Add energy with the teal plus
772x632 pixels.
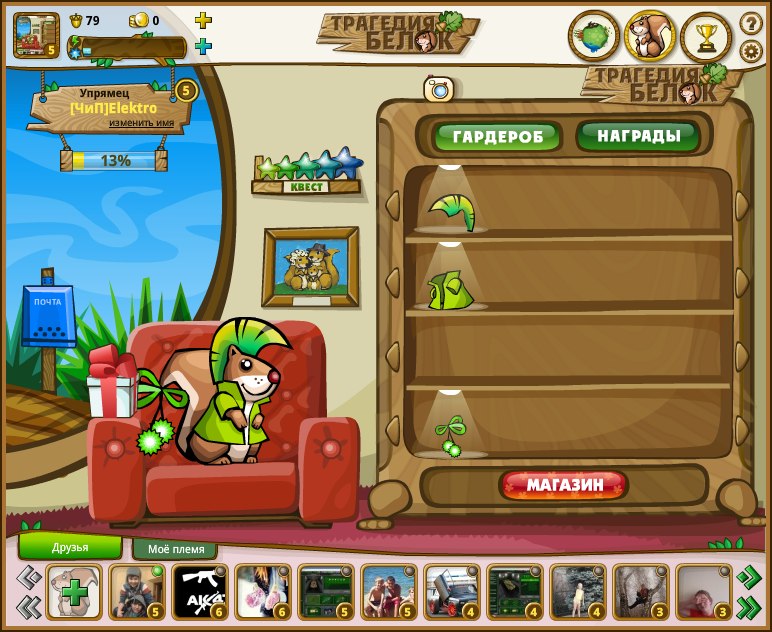tap(203, 46)
